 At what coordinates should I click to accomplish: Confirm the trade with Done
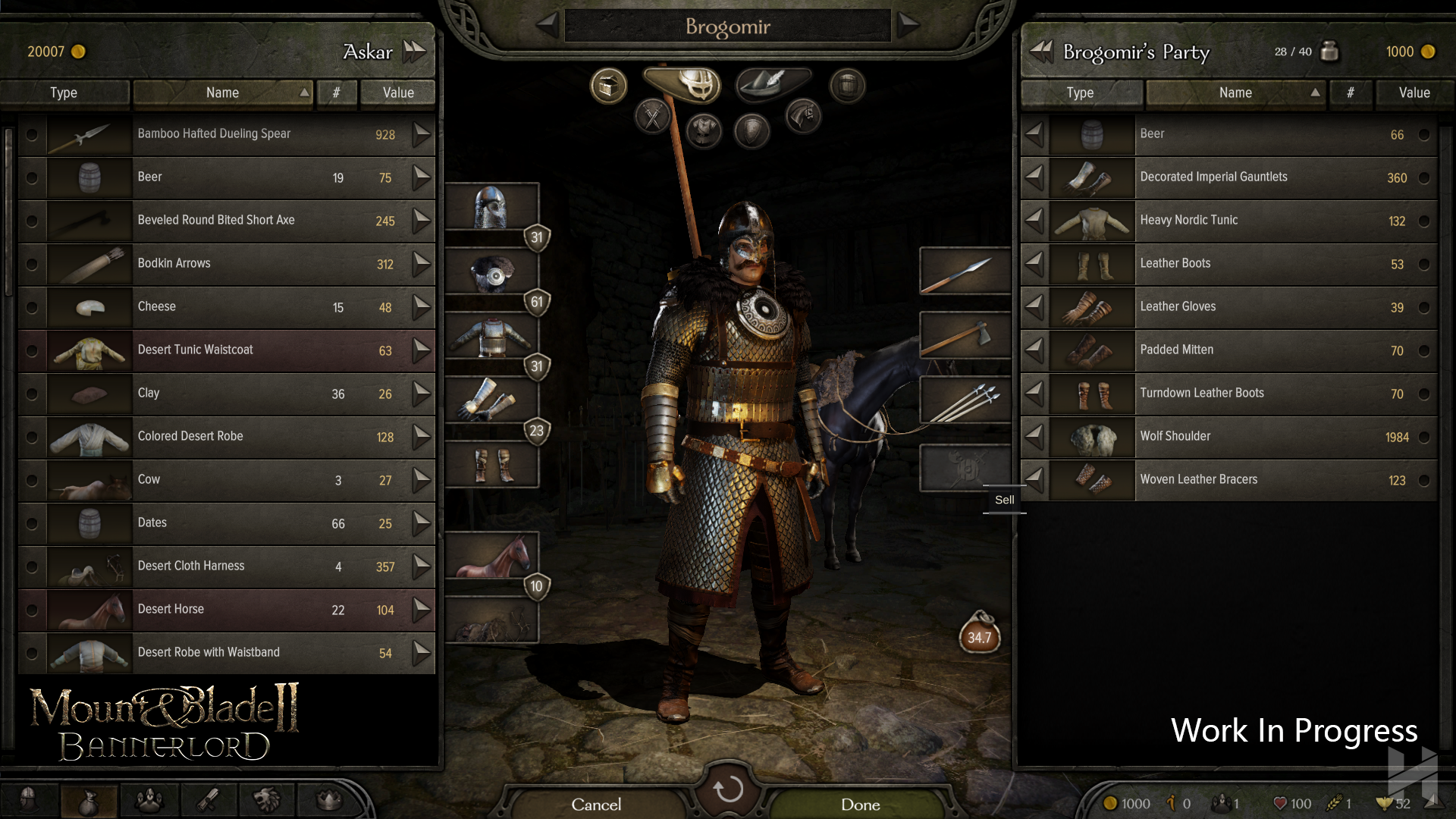click(x=860, y=804)
